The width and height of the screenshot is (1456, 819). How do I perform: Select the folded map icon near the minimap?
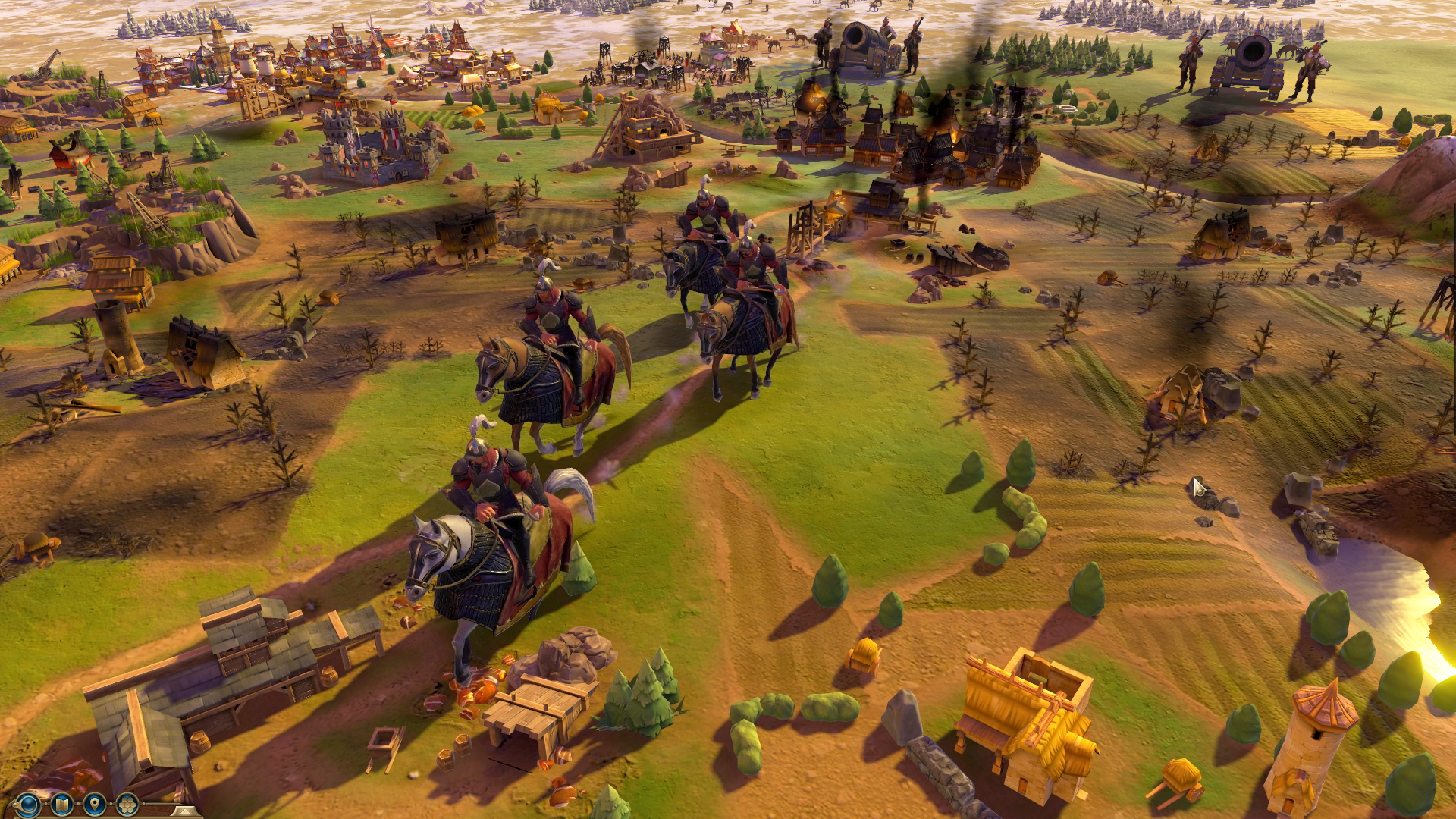click(x=61, y=804)
